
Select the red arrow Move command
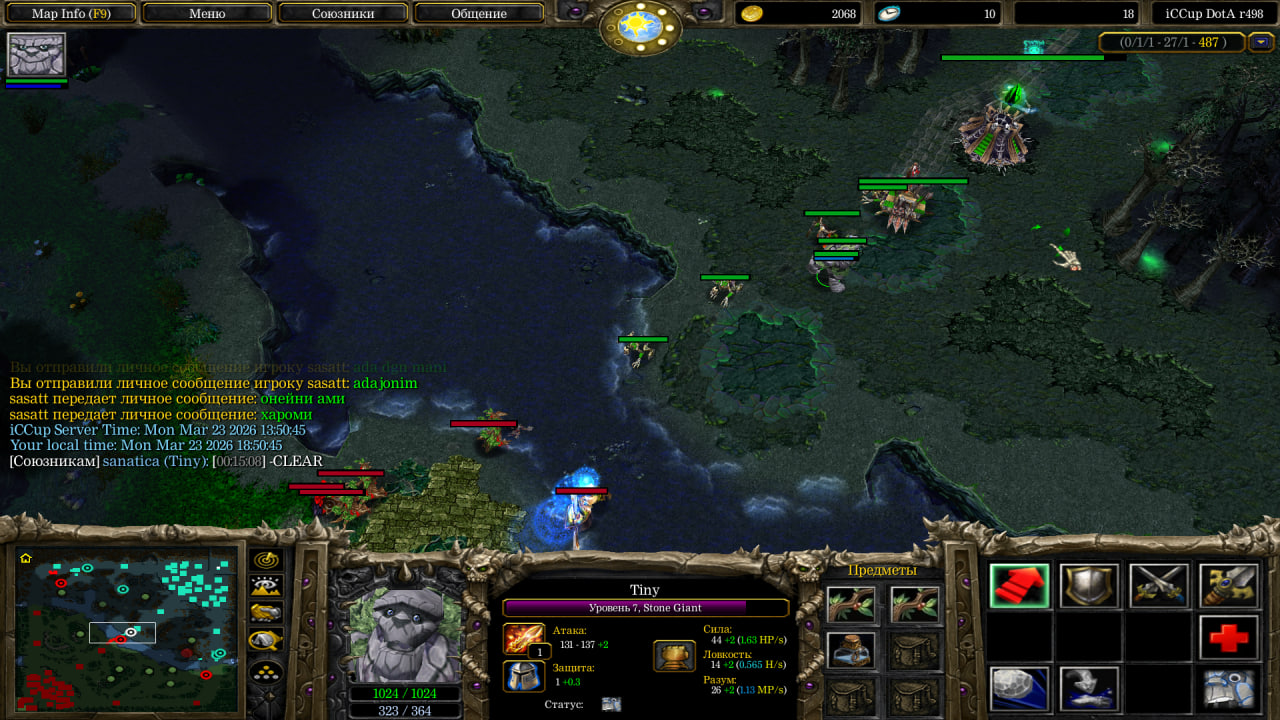(1020, 586)
